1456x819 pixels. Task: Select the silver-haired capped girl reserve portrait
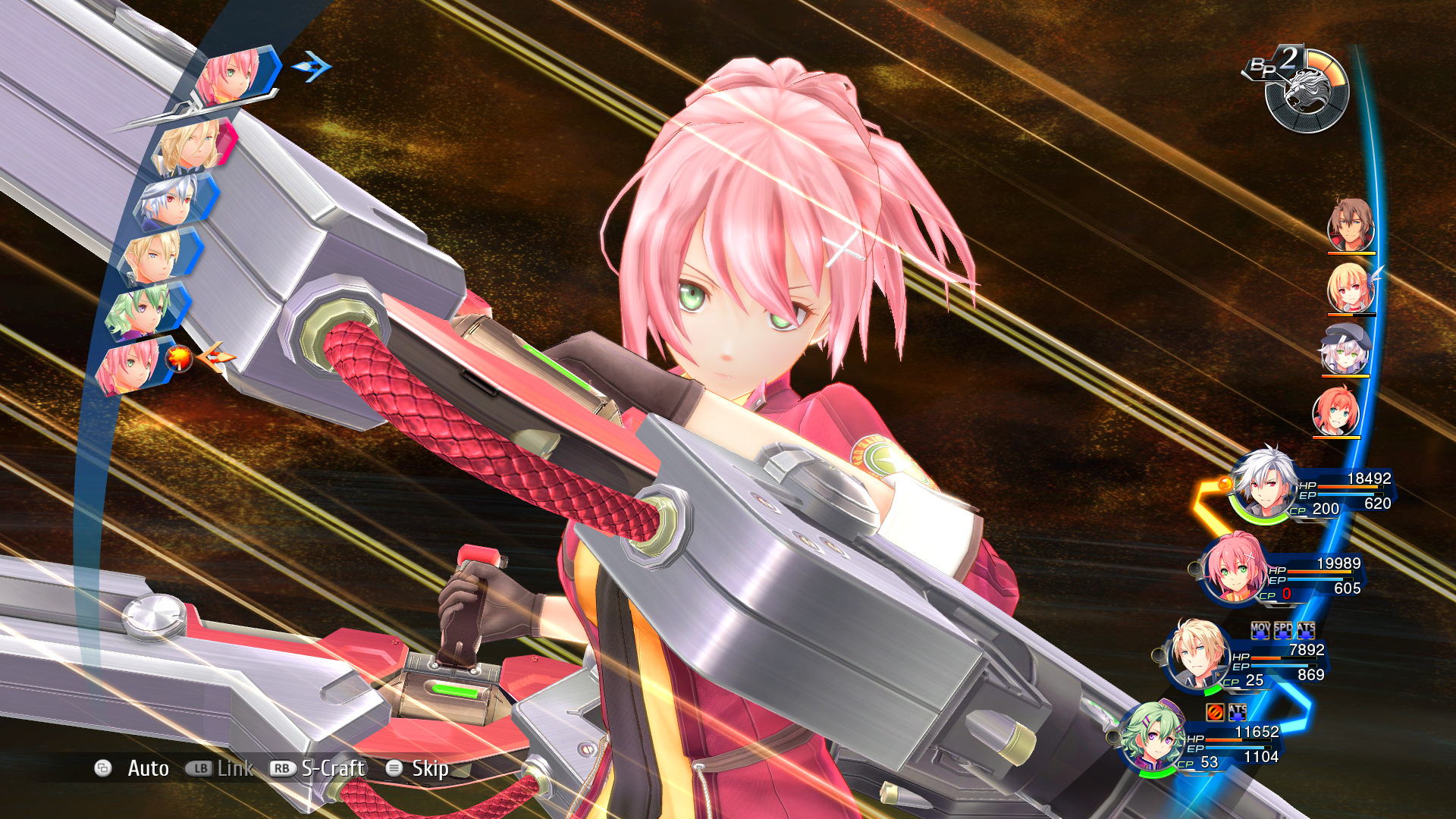tap(1345, 349)
